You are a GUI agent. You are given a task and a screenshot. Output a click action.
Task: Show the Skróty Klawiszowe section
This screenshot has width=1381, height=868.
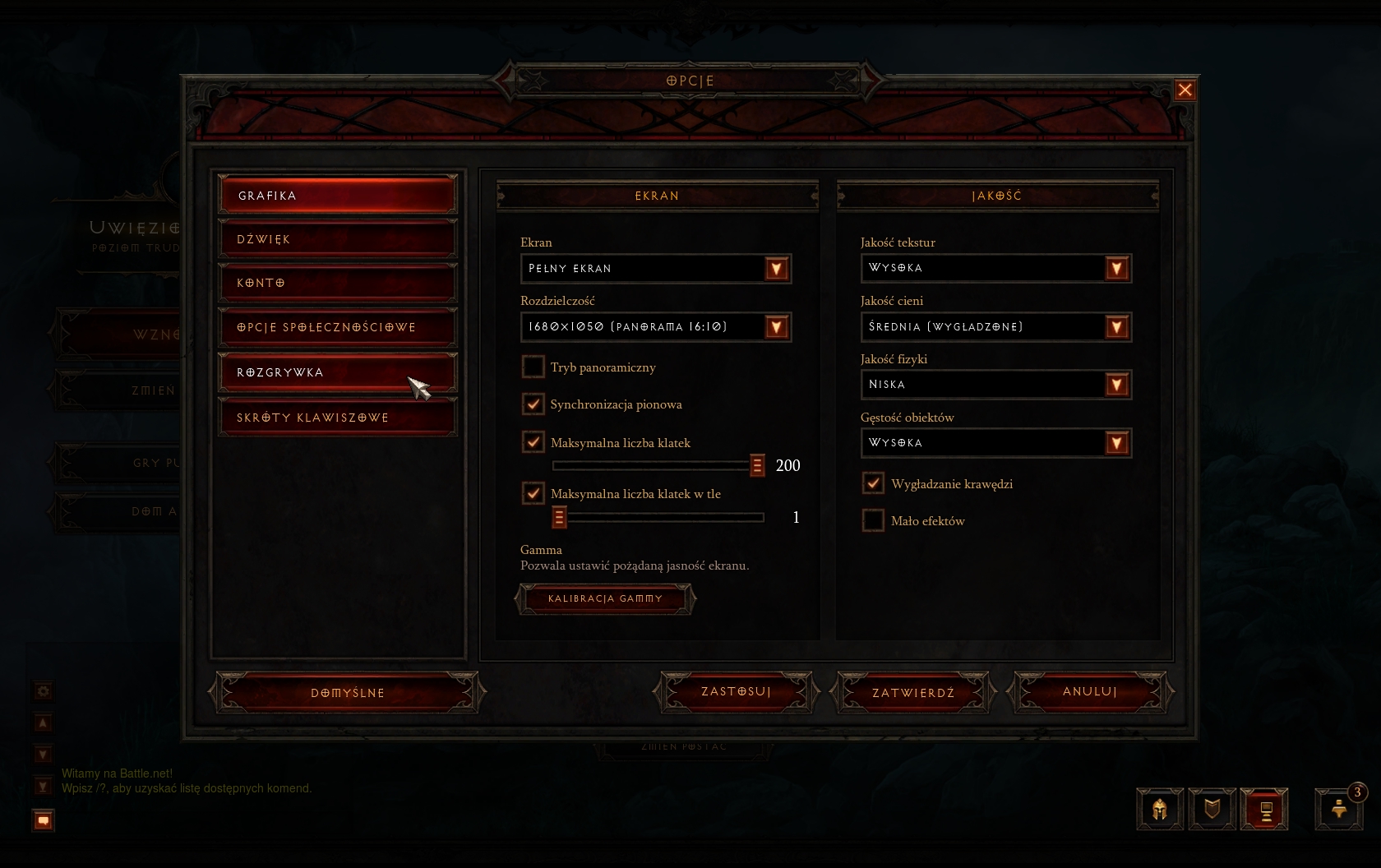337,418
